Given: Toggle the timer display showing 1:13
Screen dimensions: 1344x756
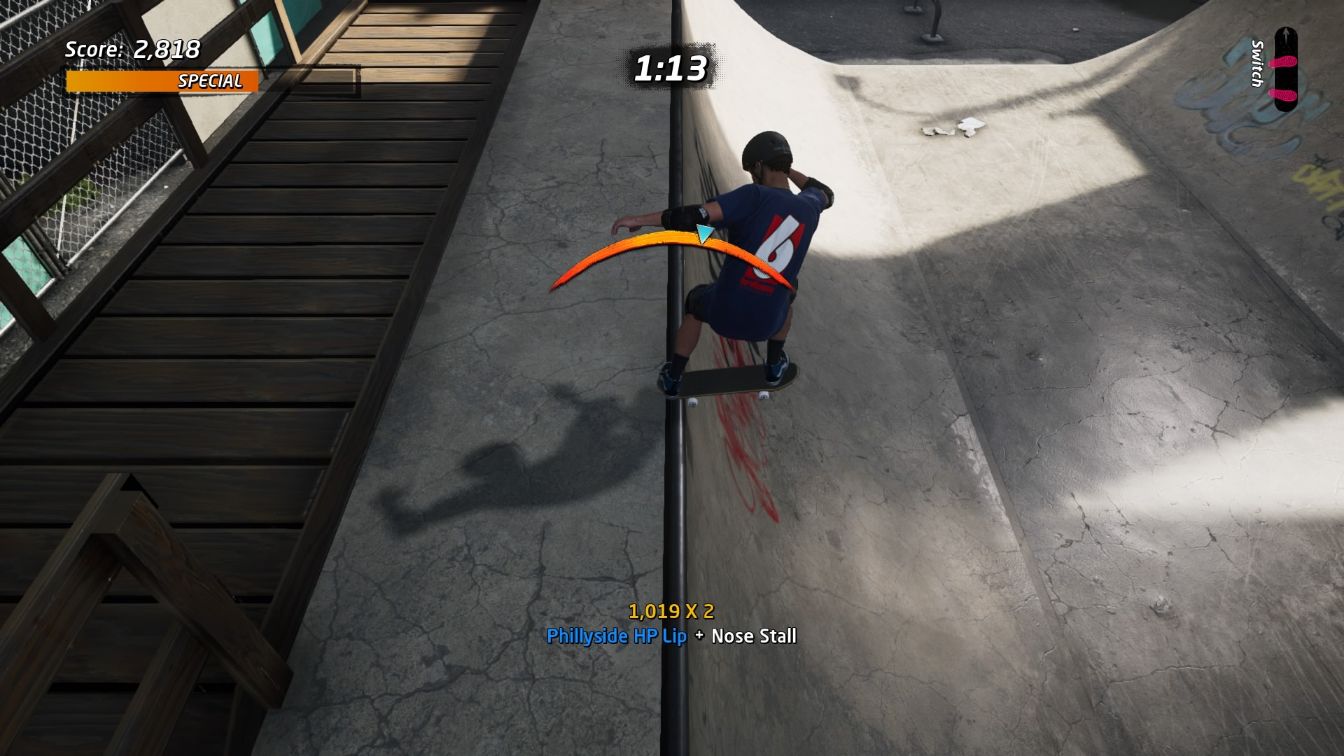Looking at the screenshot, I should pyautogui.click(x=672, y=68).
